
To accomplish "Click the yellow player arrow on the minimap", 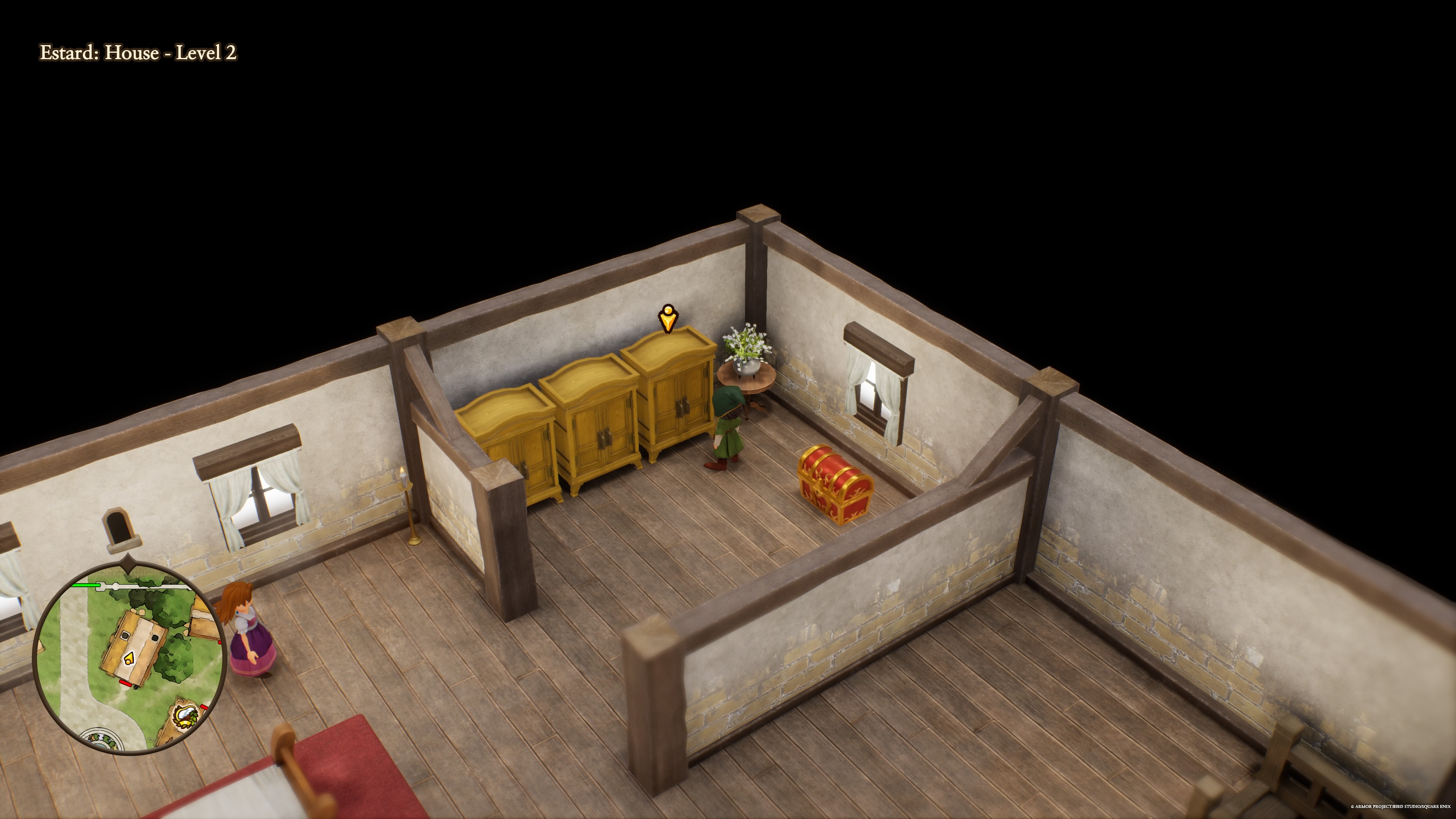I will [129, 658].
